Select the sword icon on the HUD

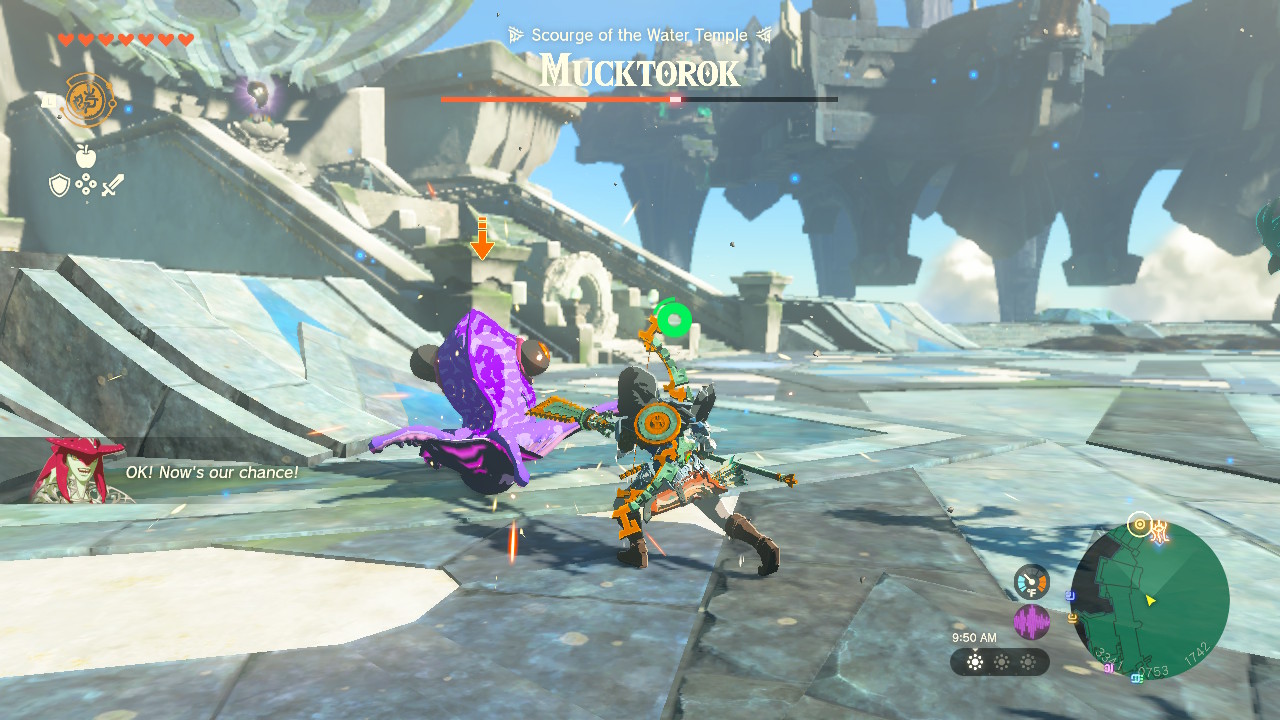(113, 185)
